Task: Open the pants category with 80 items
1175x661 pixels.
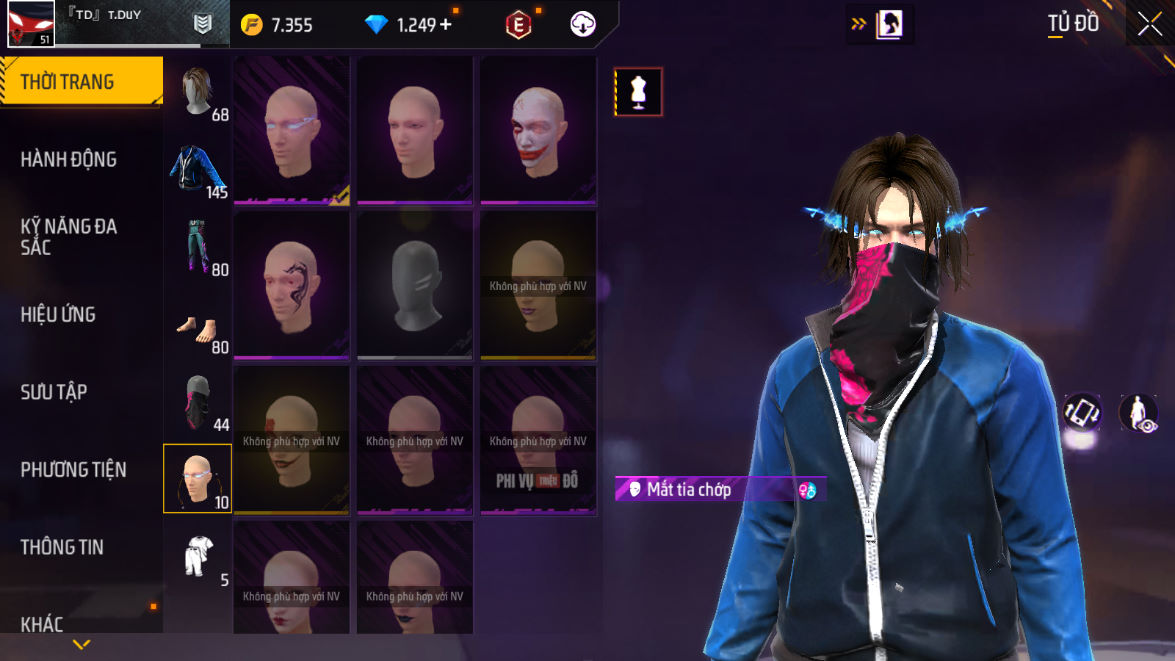Action: pyautogui.click(x=198, y=246)
